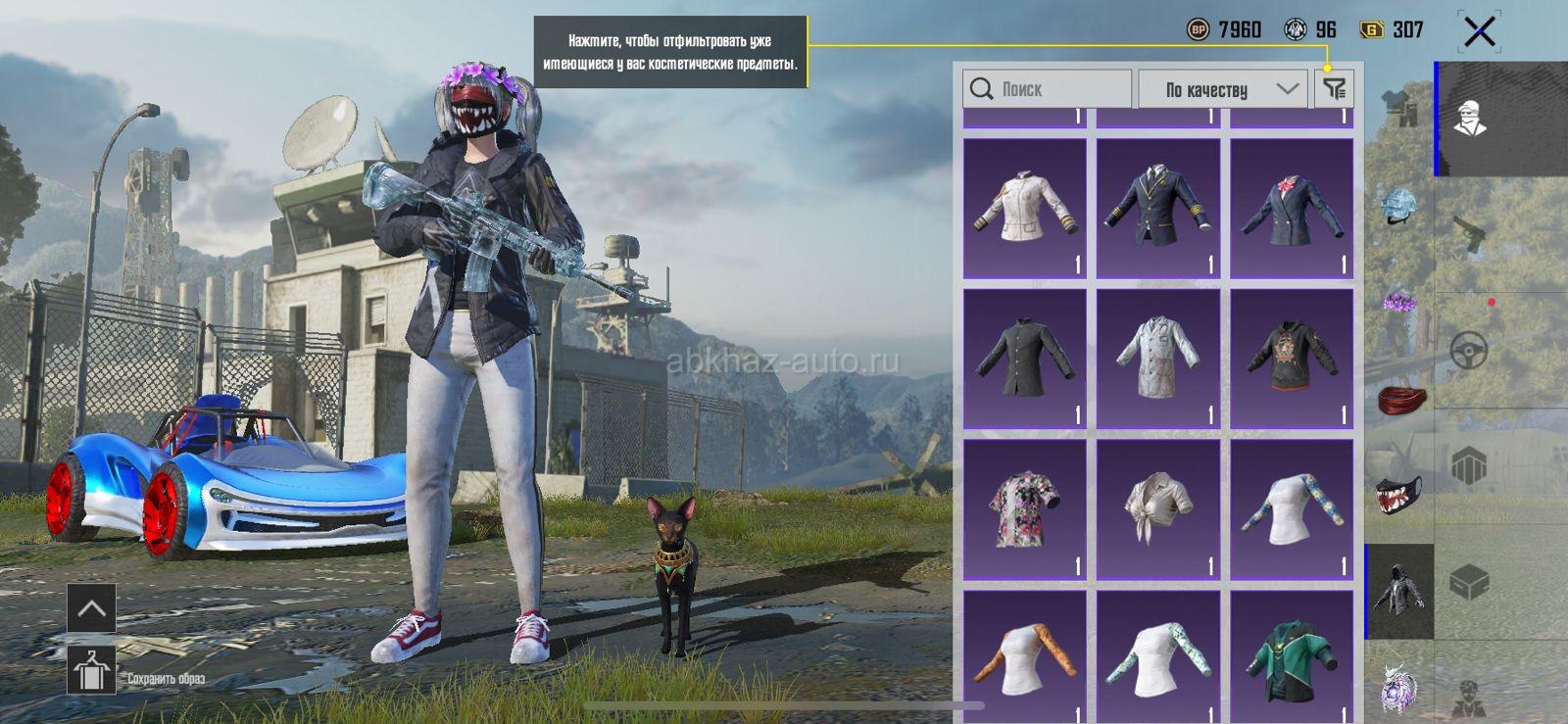1568x724 pixels.
Task: Open the steering wheel vehicles tab
Action: pos(1470,351)
